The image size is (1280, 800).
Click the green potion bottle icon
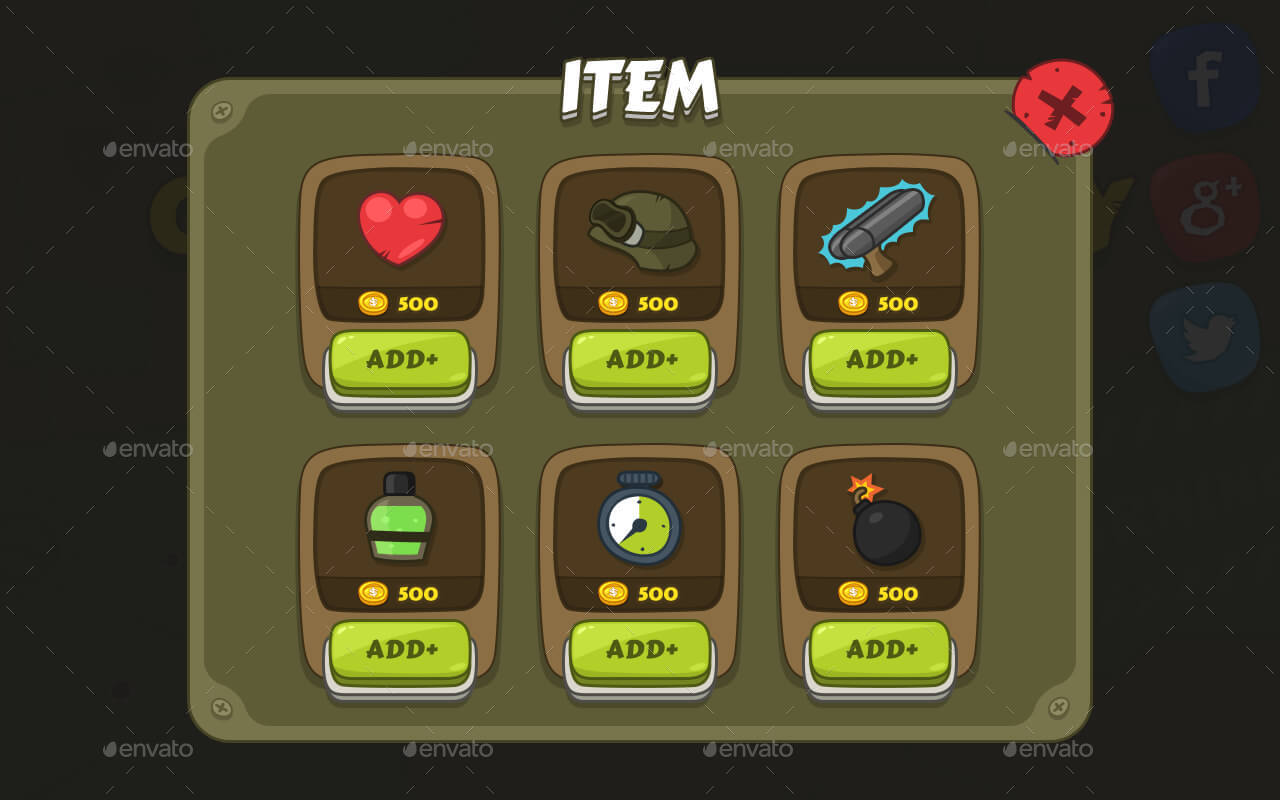[x=398, y=518]
